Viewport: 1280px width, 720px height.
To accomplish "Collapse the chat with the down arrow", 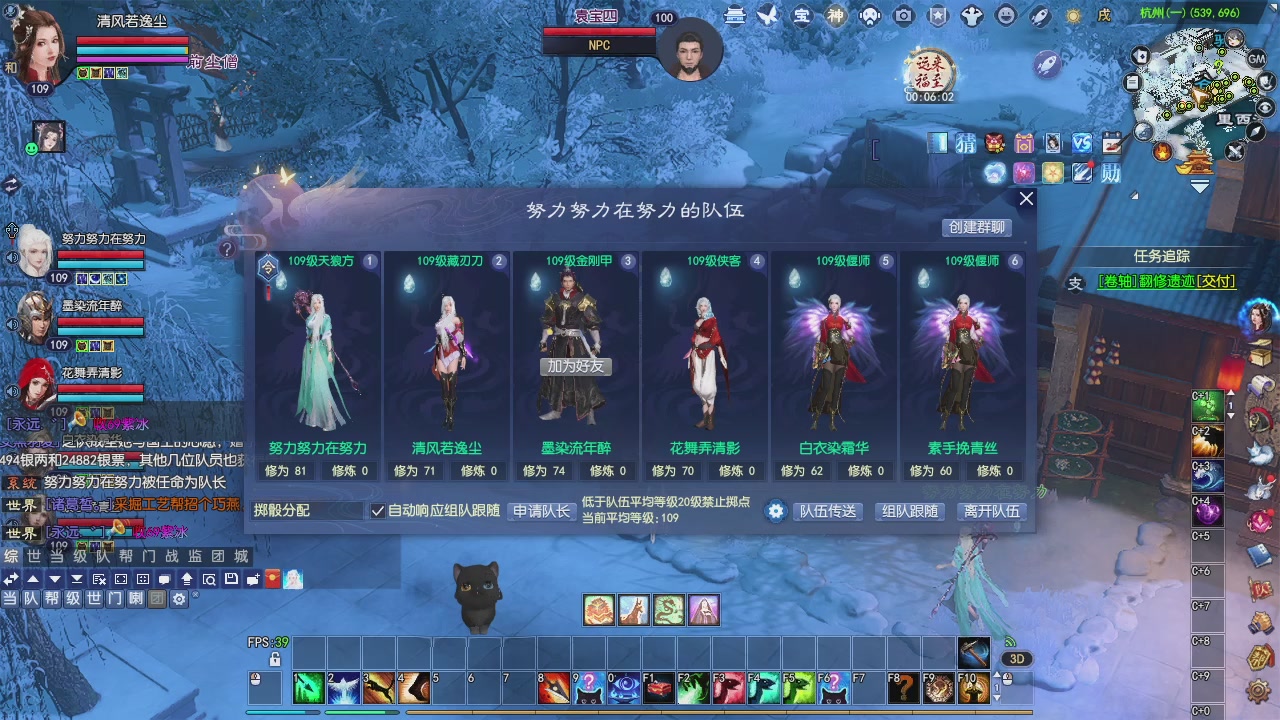I will pos(55,578).
